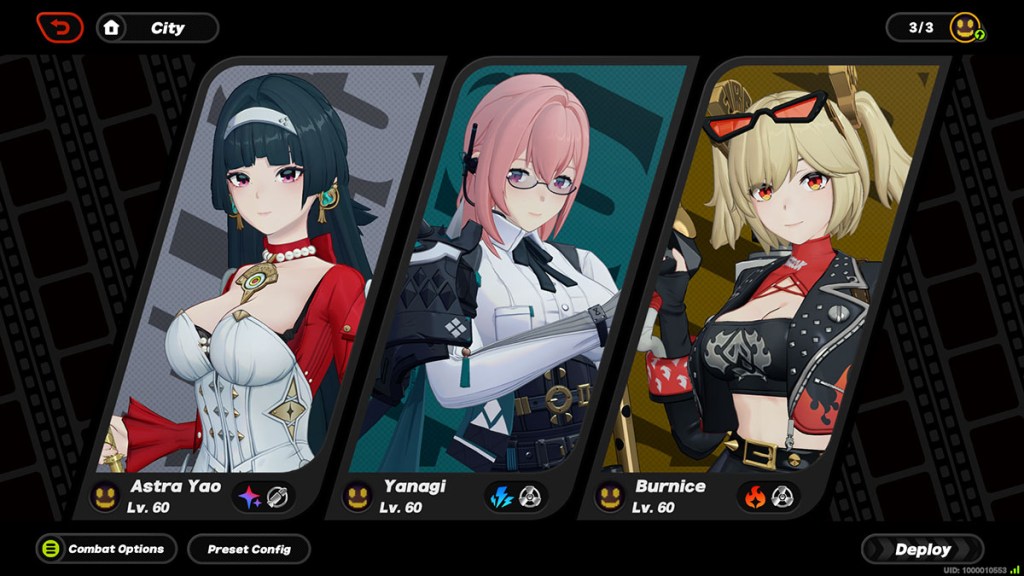The width and height of the screenshot is (1024, 576).
Task: Click the Bangboo face icon beside Yanagi
Action: pos(357,496)
